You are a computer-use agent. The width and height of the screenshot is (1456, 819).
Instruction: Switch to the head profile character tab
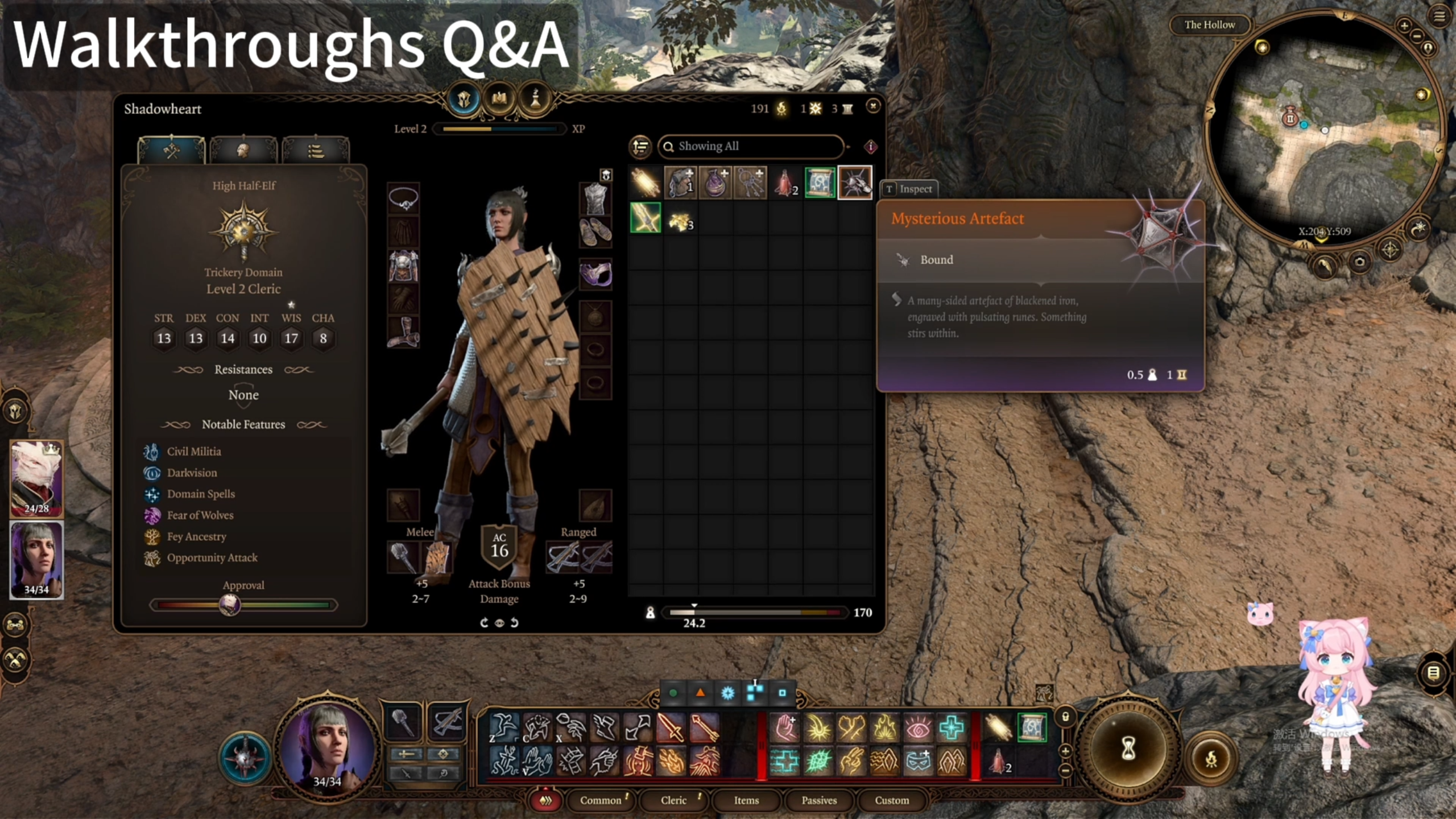(x=243, y=151)
